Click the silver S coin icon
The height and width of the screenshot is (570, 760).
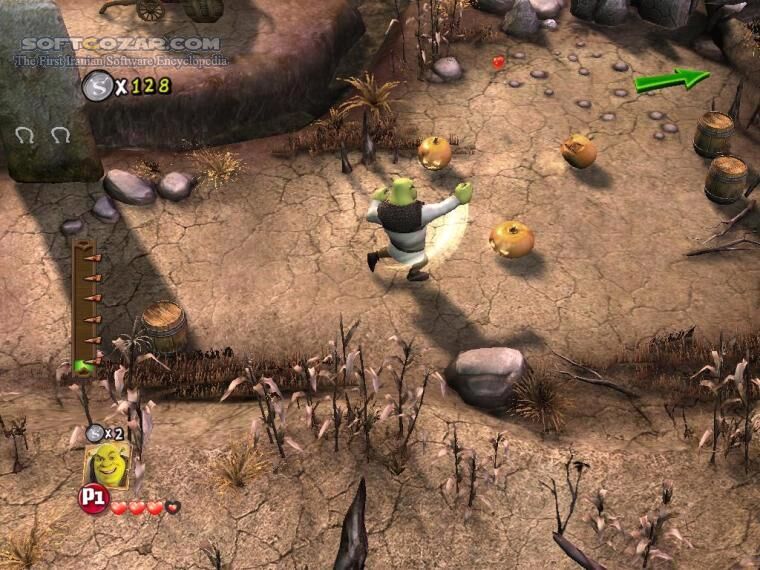(96, 85)
